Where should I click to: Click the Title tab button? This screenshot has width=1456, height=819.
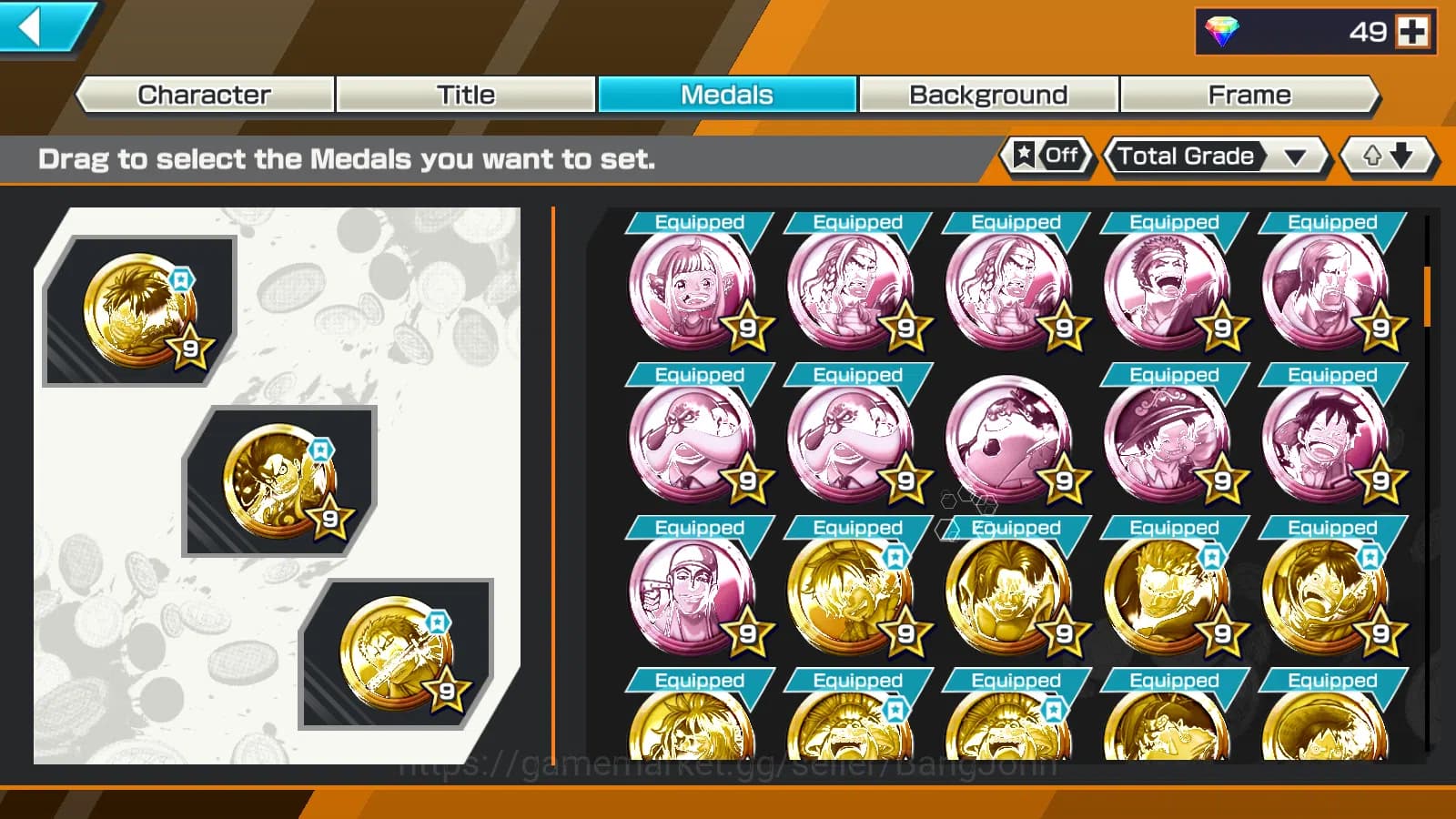(467, 94)
